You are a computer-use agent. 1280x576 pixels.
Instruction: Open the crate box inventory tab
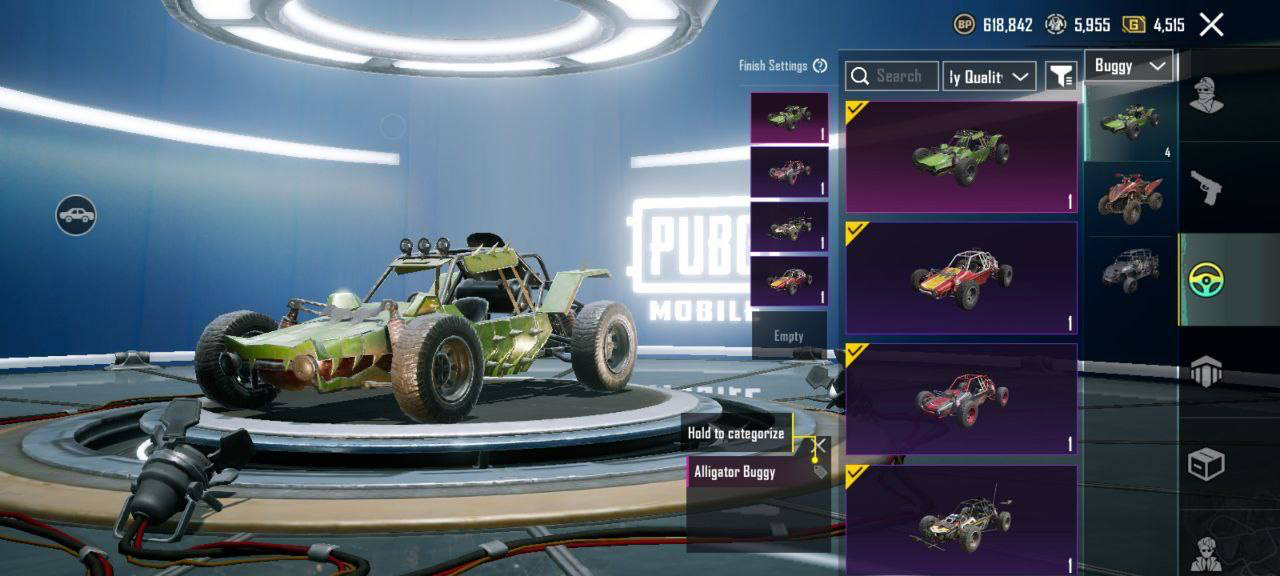point(1206,464)
